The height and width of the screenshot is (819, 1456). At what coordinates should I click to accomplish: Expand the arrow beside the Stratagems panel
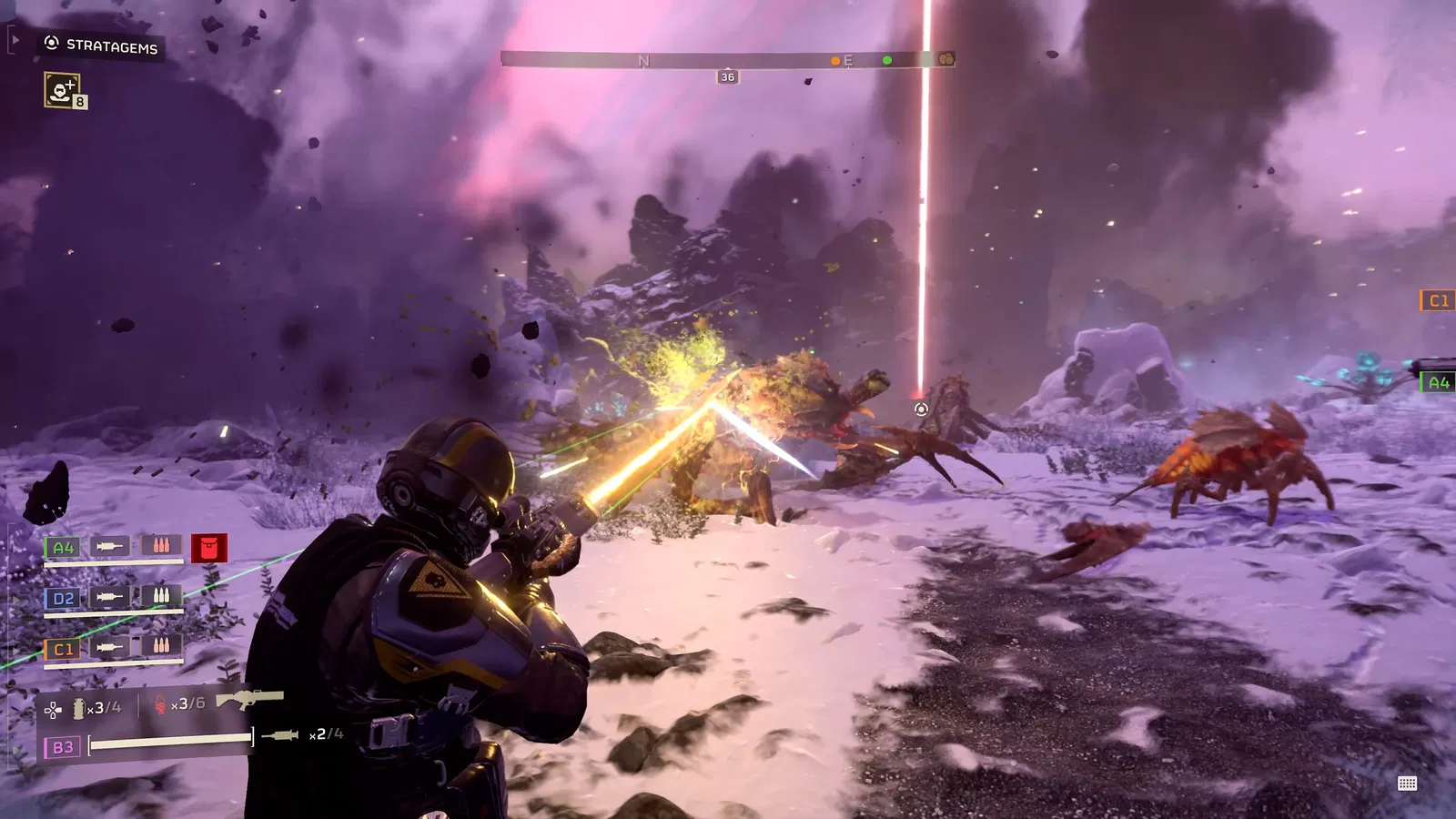coord(15,40)
